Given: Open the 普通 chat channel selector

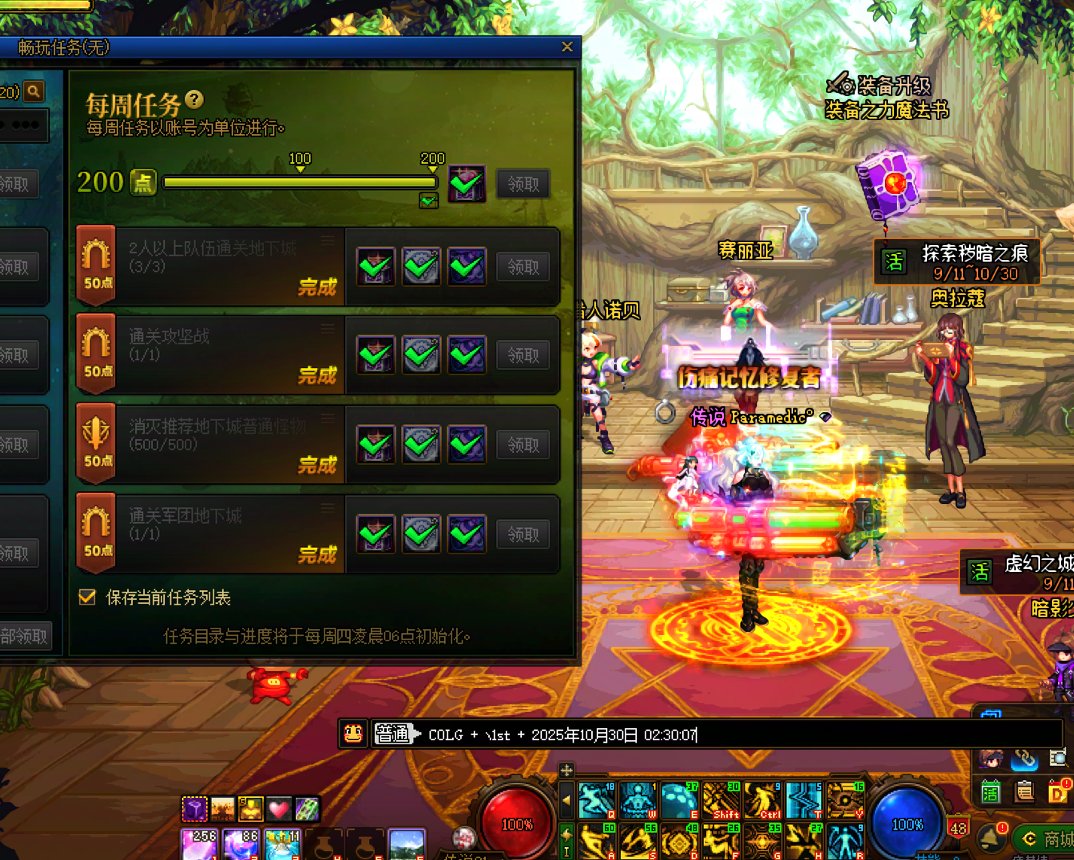Looking at the screenshot, I should click(392, 735).
